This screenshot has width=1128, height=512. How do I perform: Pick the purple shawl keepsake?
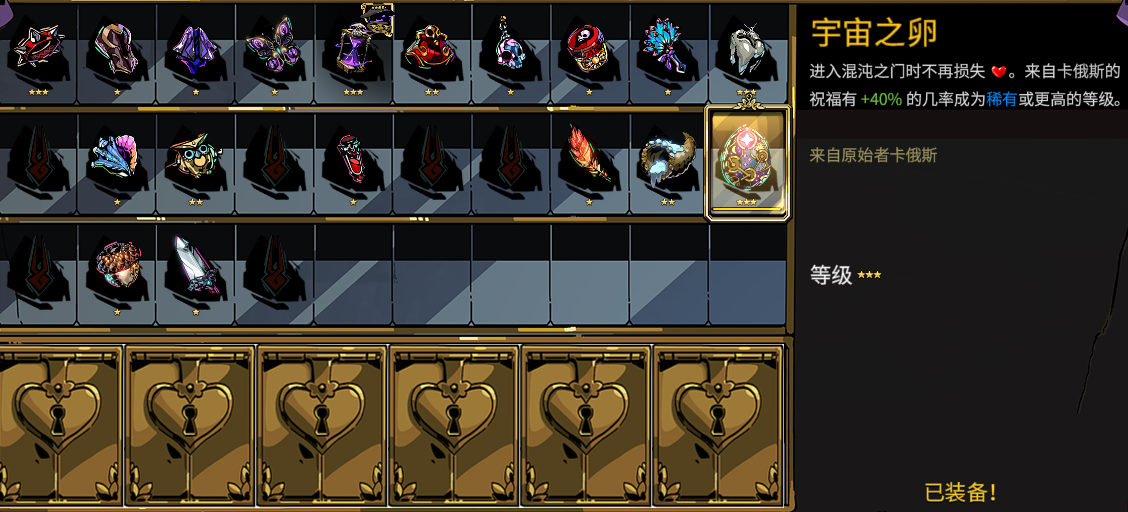click(x=195, y=48)
